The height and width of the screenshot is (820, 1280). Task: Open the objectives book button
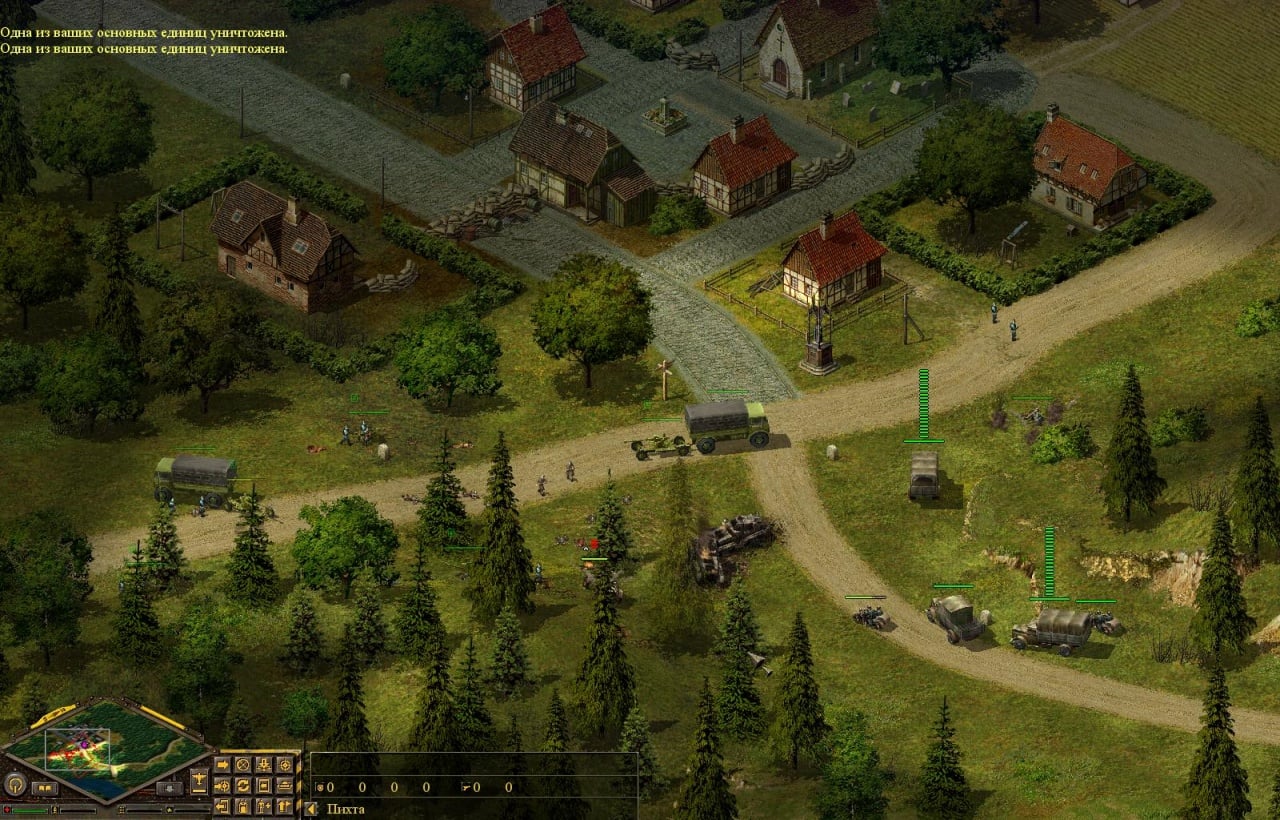coord(45,788)
